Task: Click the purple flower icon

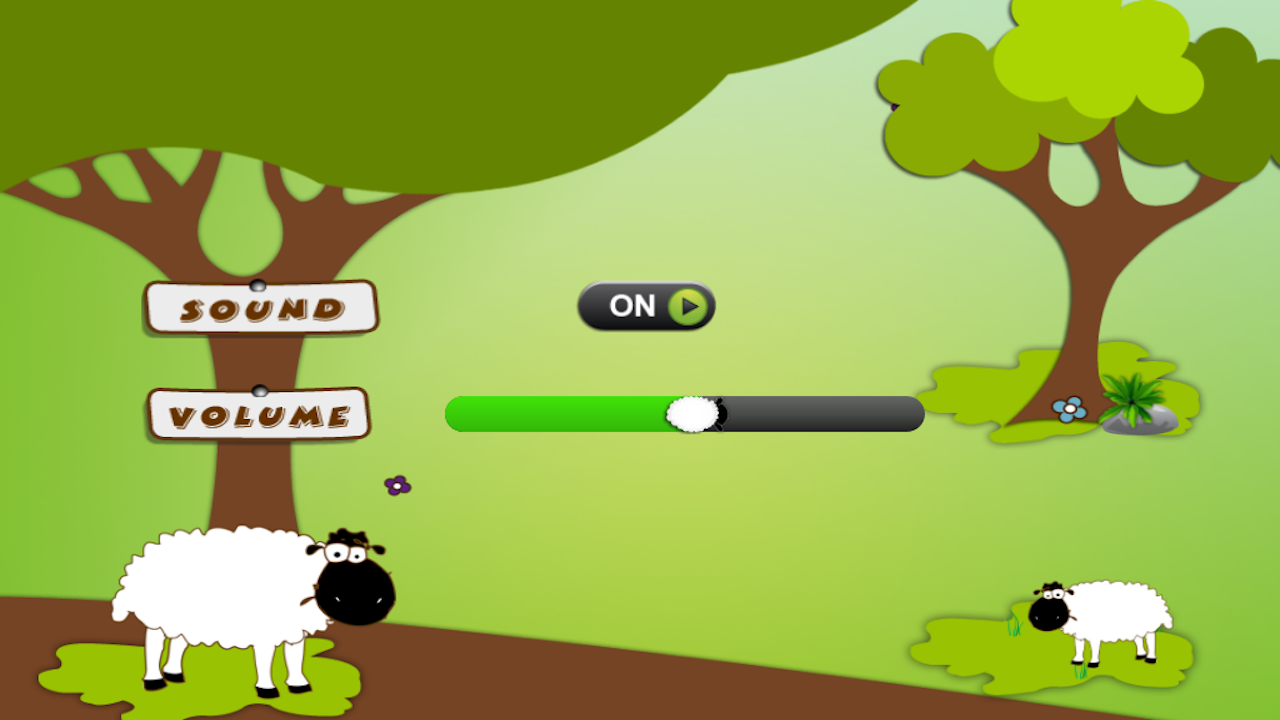Action: tap(398, 484)
